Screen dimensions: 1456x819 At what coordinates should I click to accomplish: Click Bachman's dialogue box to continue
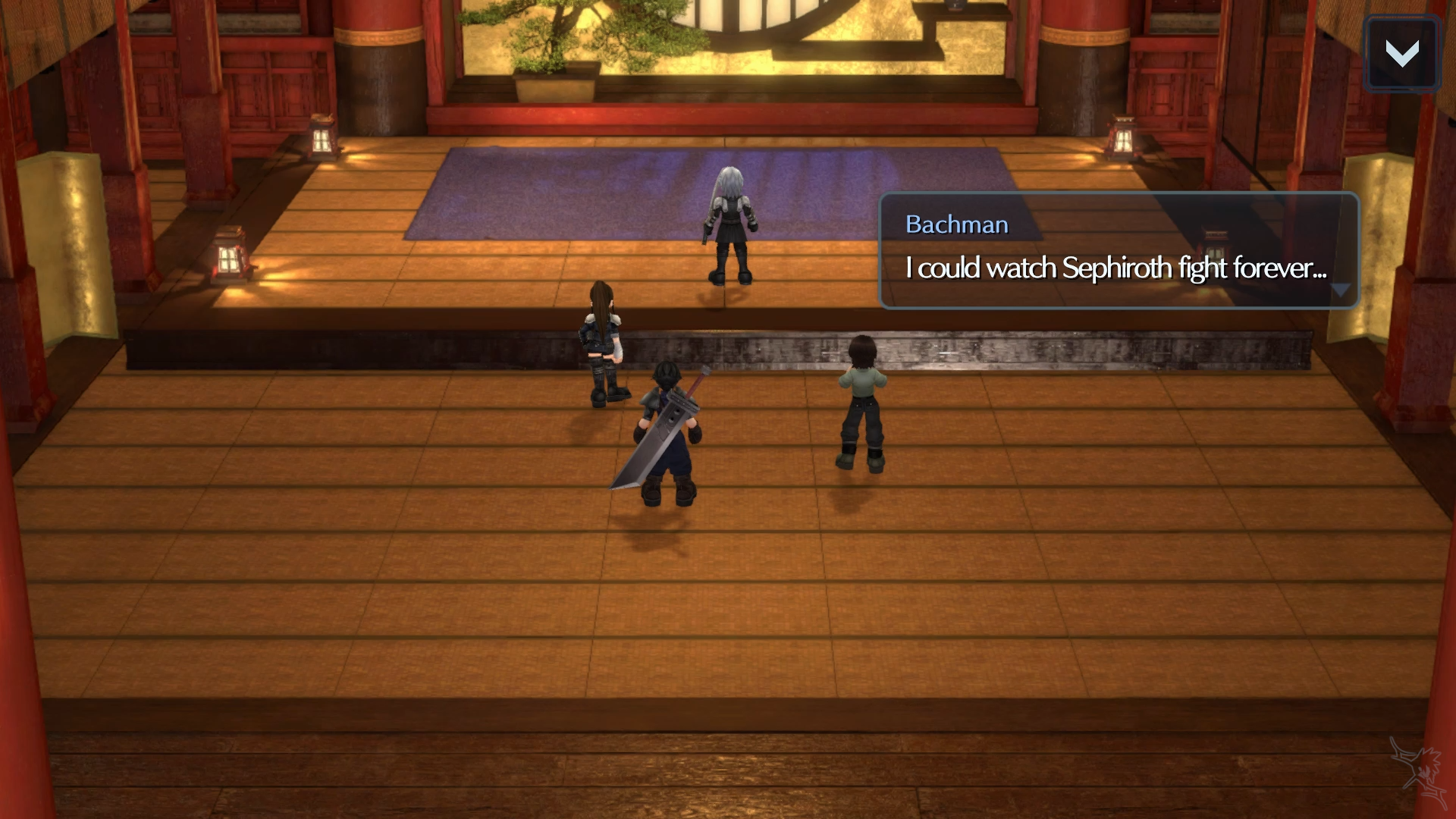tap(1118, 251)
